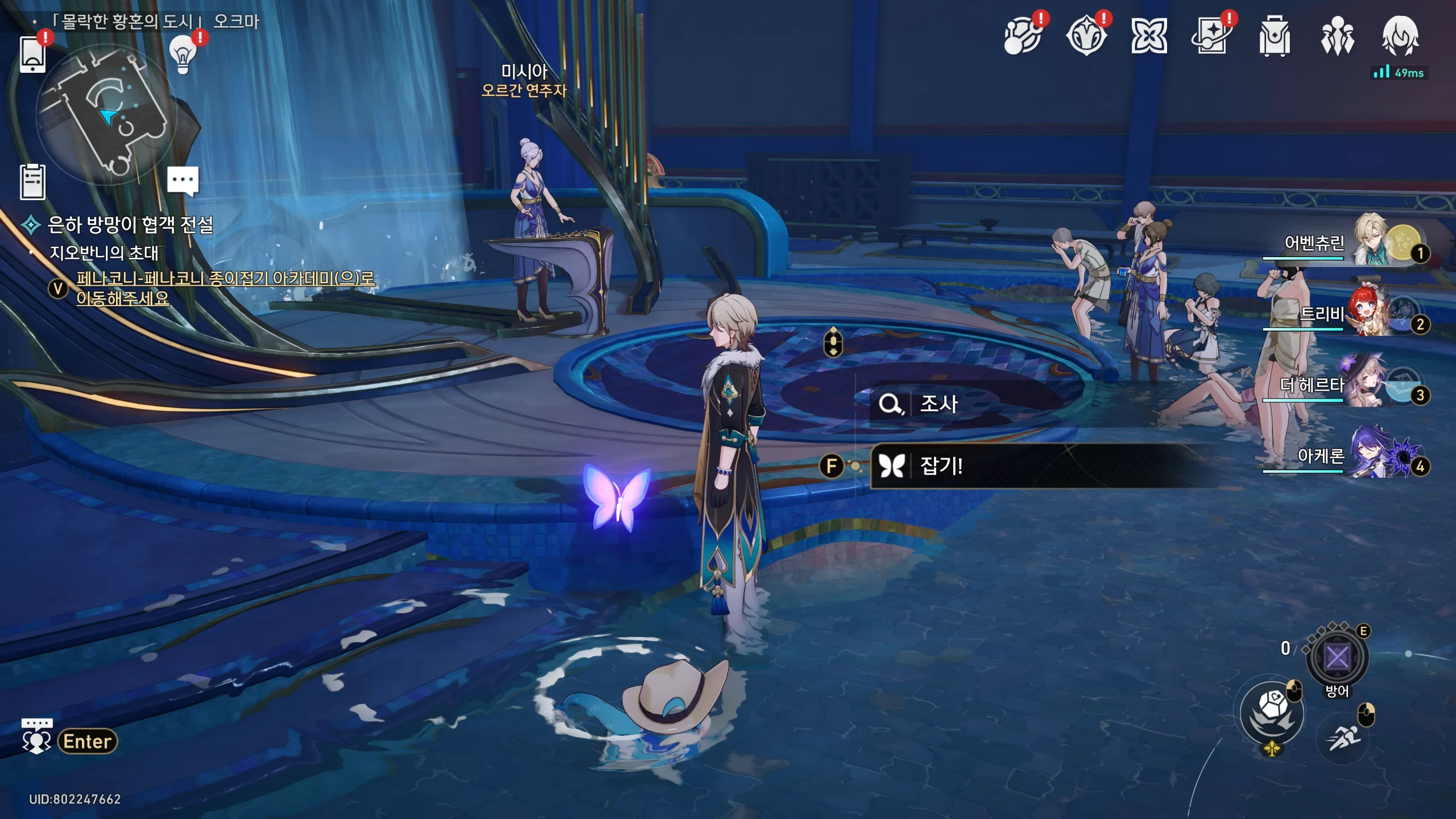This screenshot has height=819, width=1456.
Task: Open the quest log clipboard icon
Action: coord(32,182)
